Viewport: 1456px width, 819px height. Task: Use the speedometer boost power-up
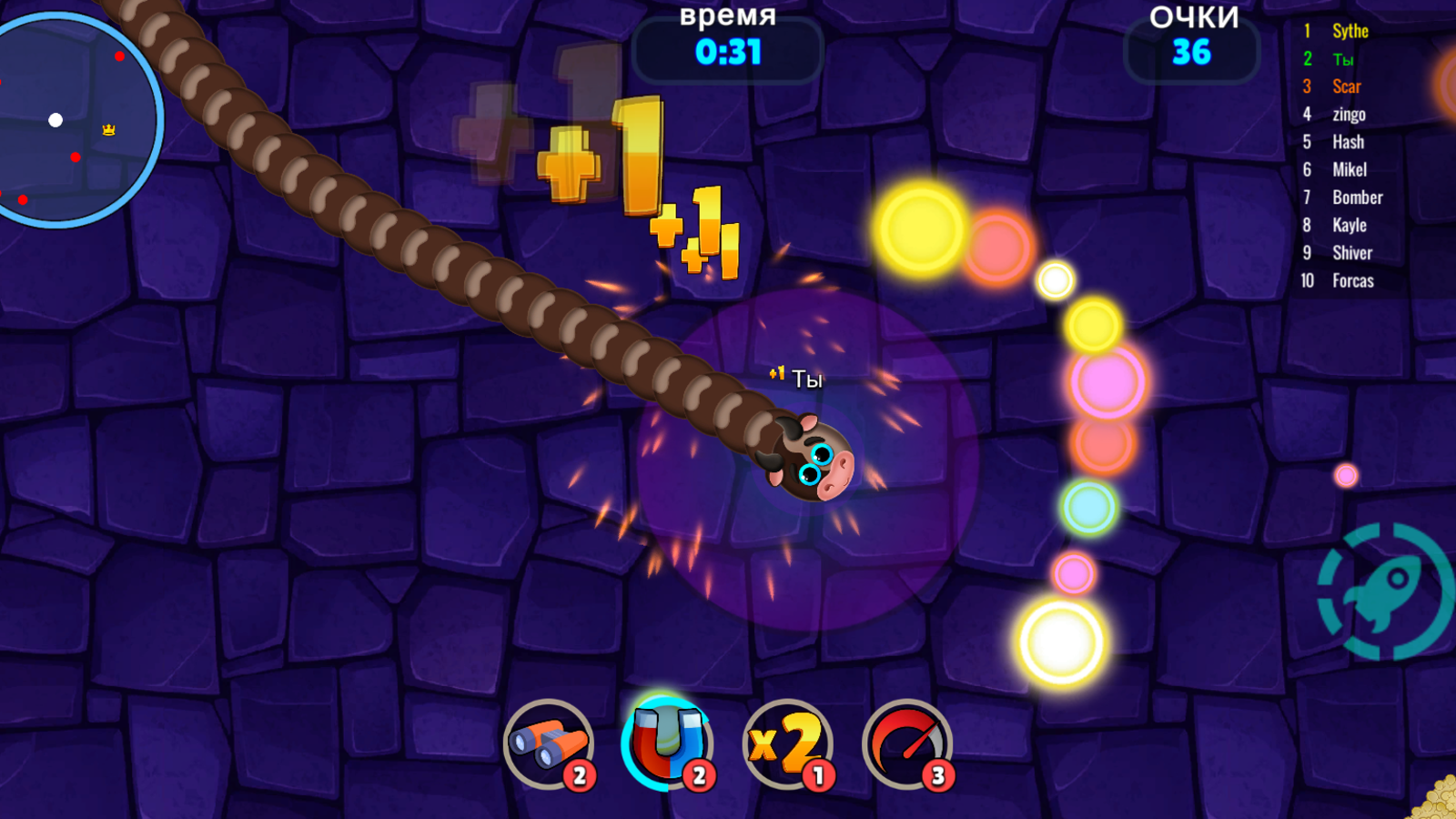click(905, 746)
